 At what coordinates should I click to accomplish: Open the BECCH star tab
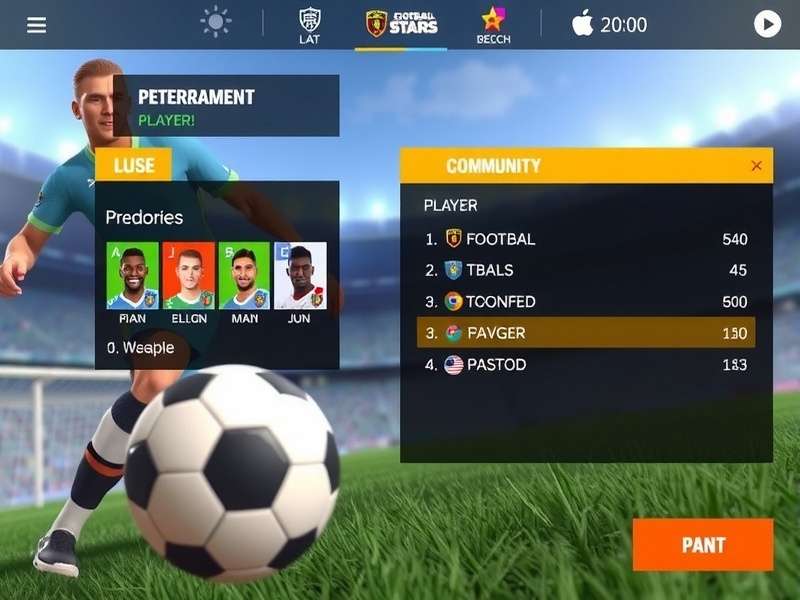tap(493, 25)
